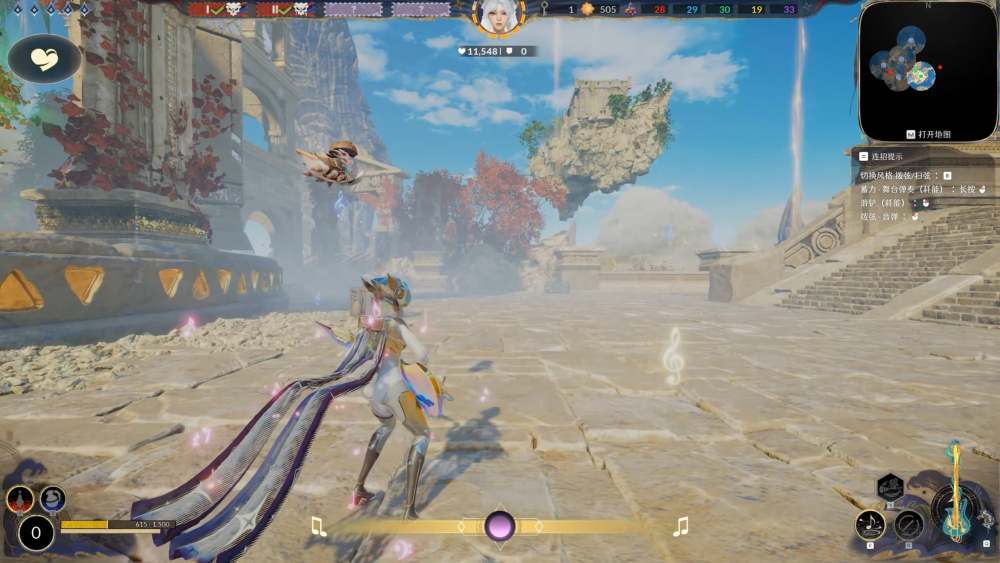Open the circular minimap
The height and width of the screenshot is (563, 1000).
coord(913,69)
